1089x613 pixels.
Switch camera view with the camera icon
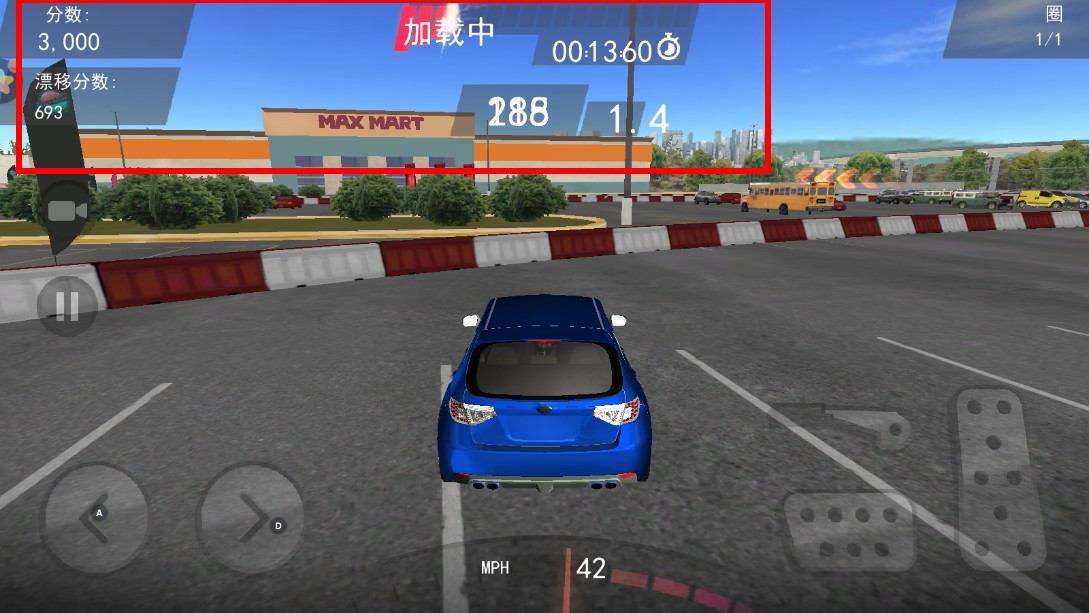pyautogui.click(x=66, y=211)
